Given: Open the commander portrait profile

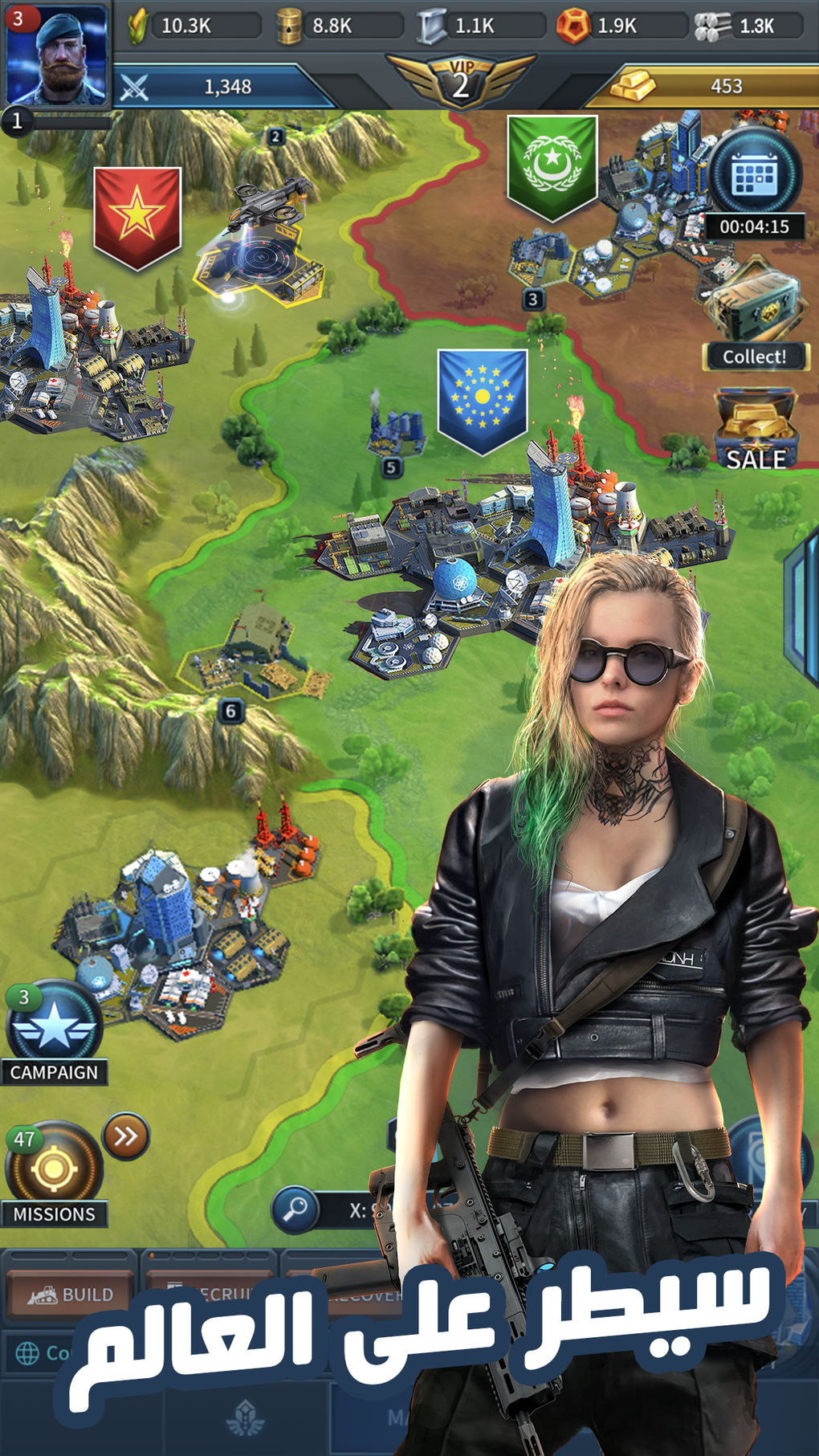Looking at the screenshot, I should point(56,56).
